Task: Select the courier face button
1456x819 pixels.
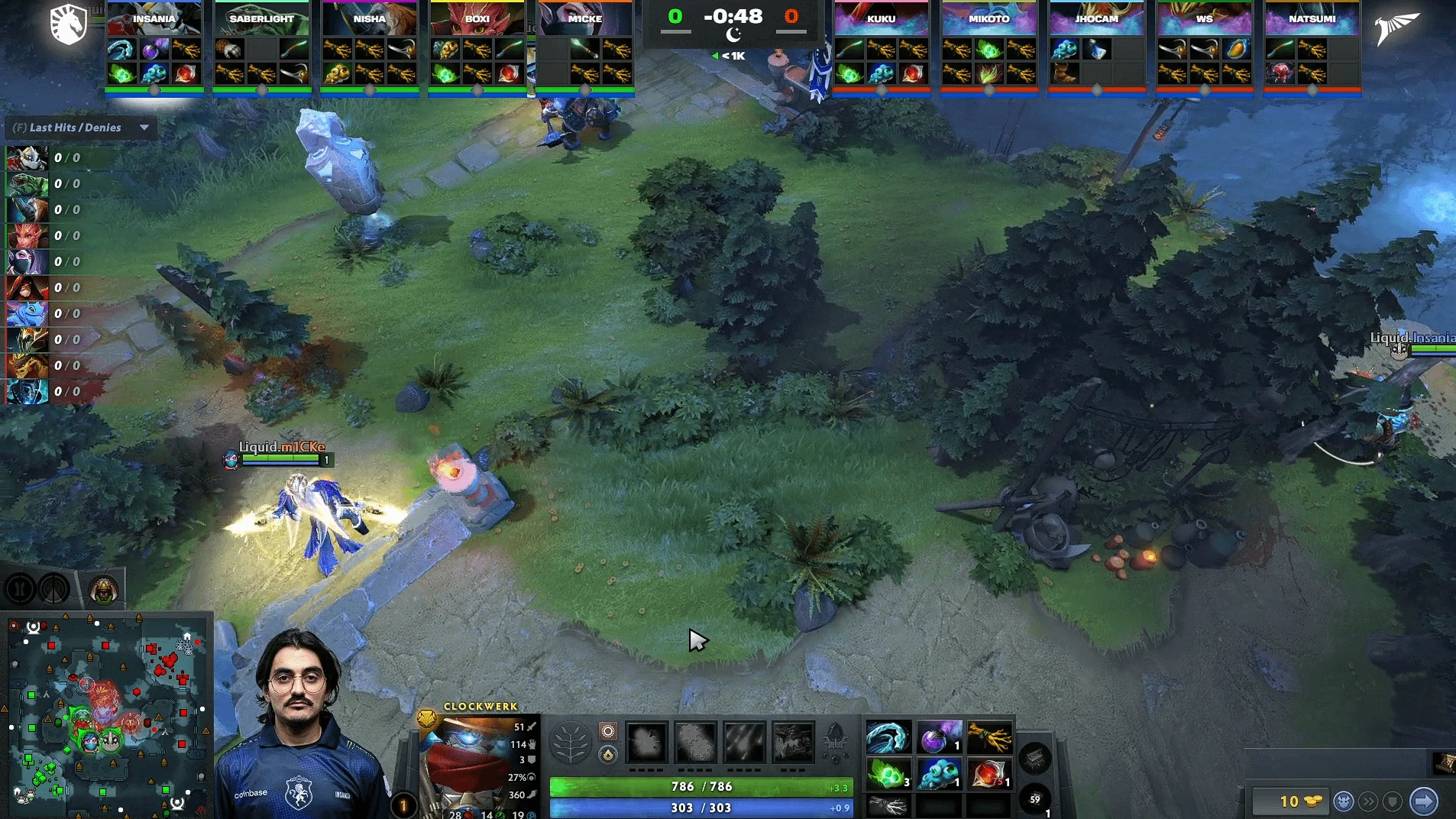Action: [1344, 801]
